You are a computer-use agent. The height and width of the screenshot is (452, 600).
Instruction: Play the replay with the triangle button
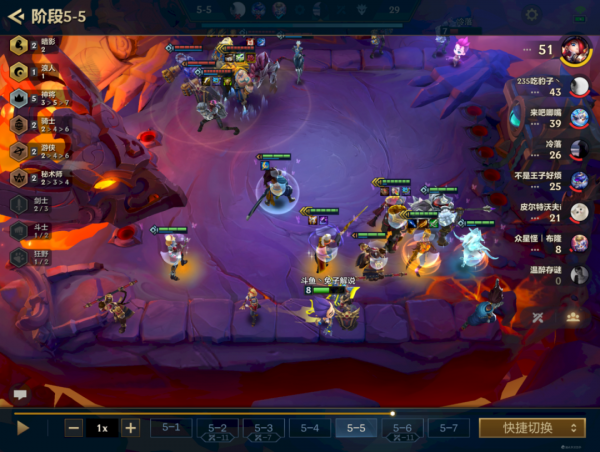coord(24,428)
